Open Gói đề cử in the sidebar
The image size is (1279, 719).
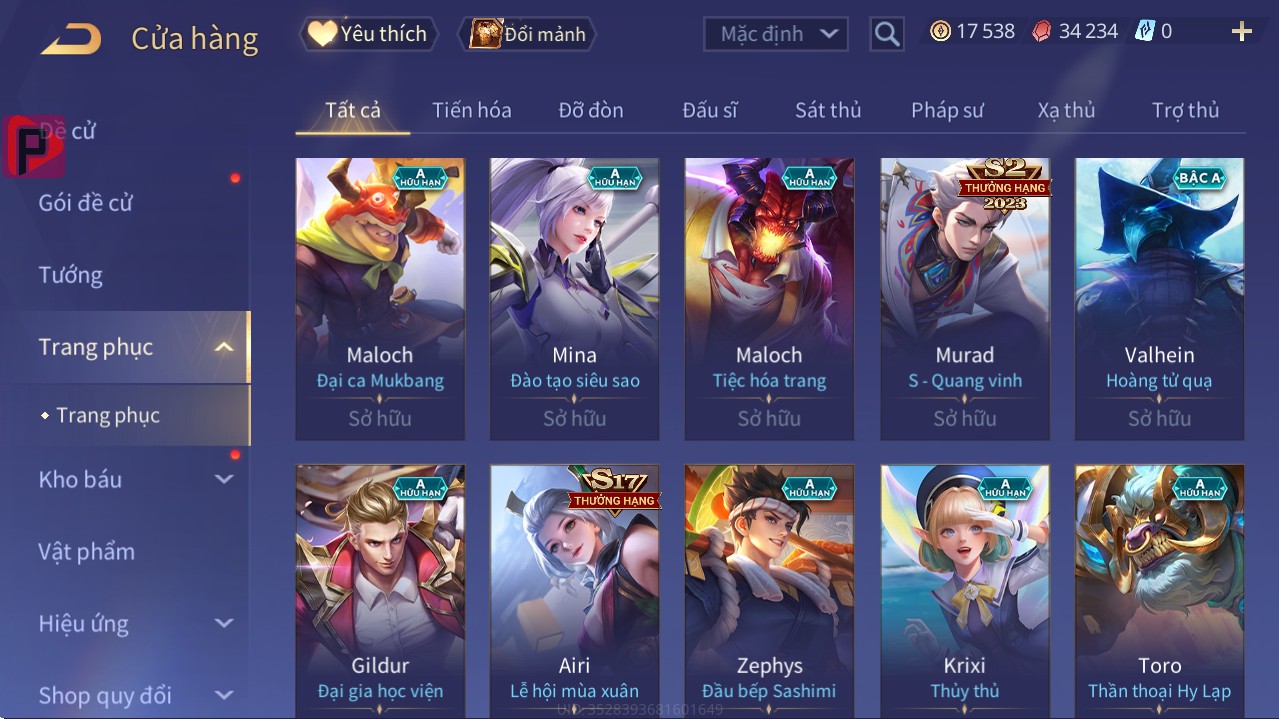(86, 203)
